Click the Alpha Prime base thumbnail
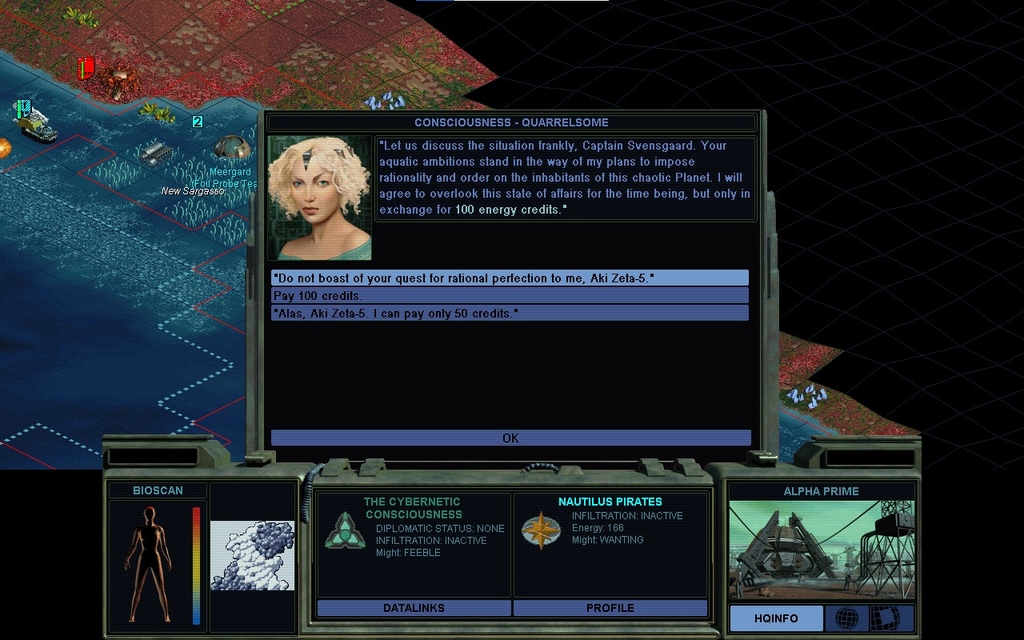This screenshot has width=1024, height=640. tap(820, 550)
